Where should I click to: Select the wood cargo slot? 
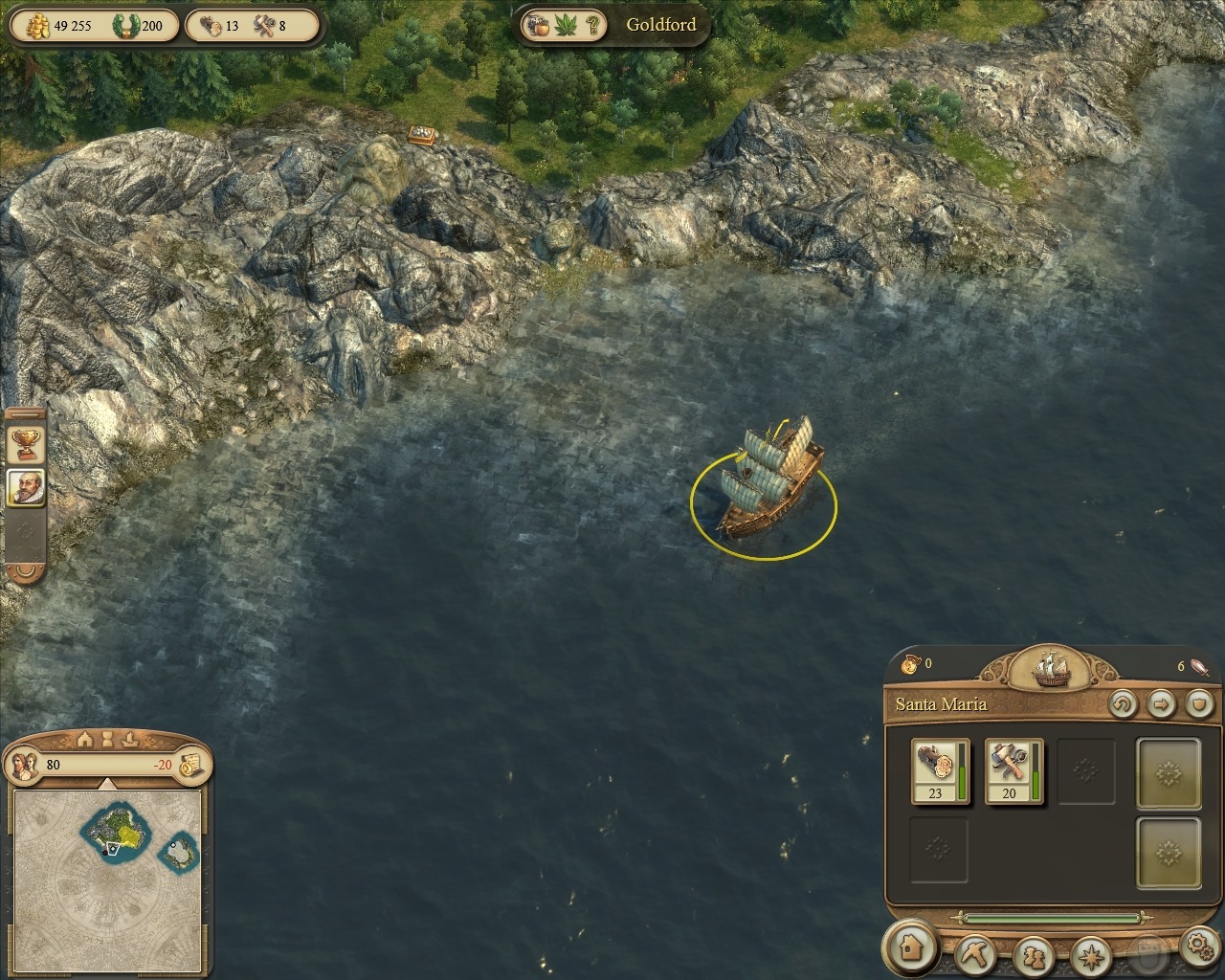940,770
